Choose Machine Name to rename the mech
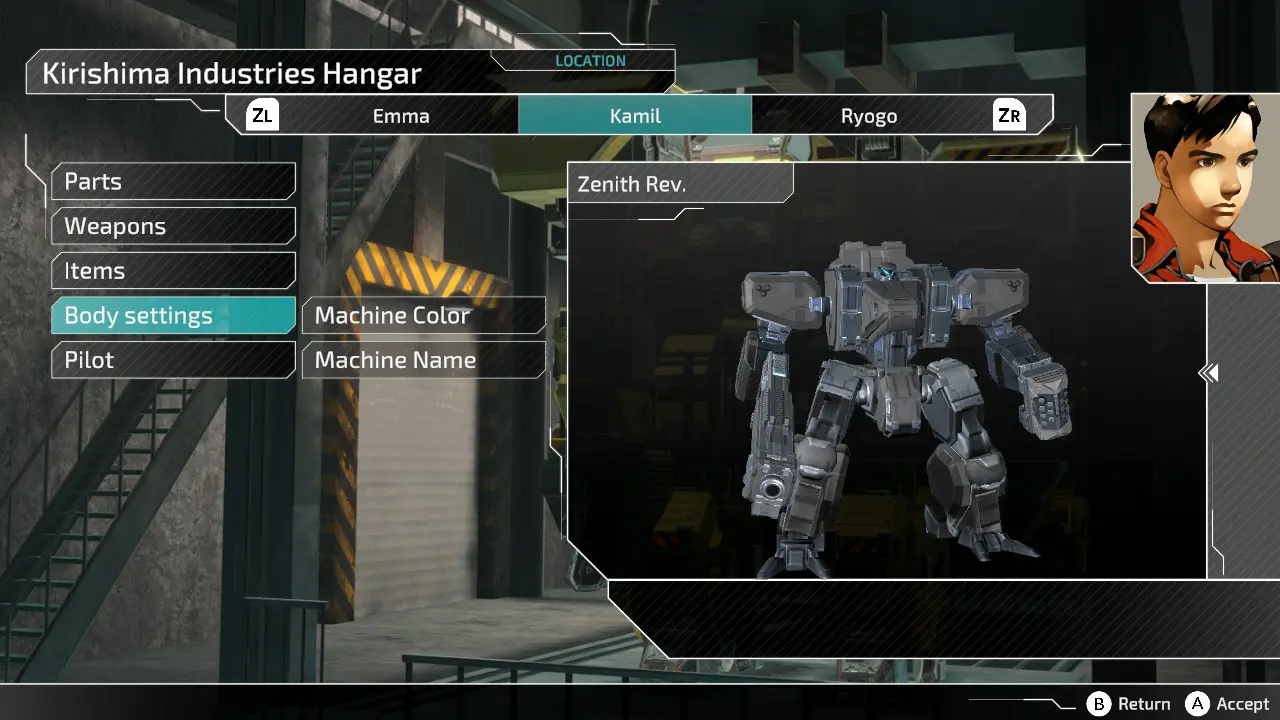This screenshot has height=720, width=1280. click(423, 360)
